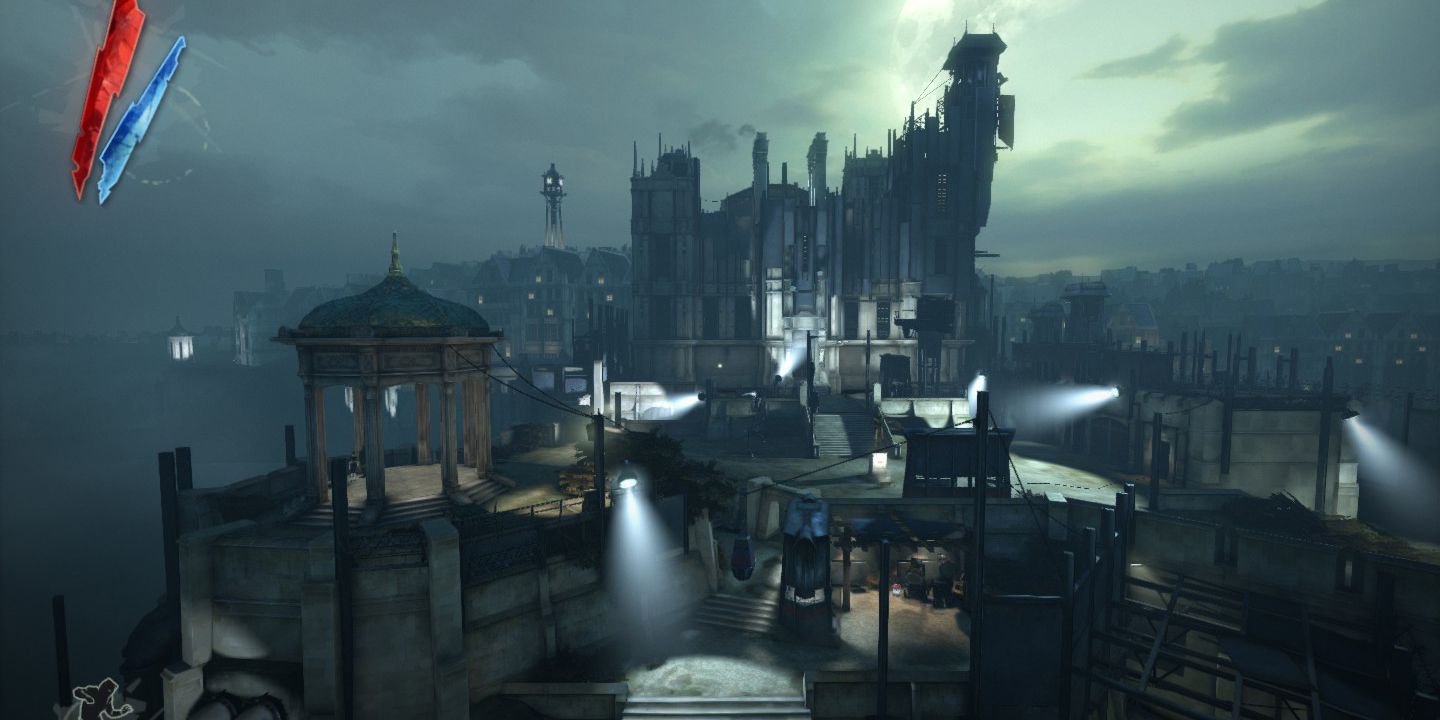This screenshot has width=1440, height=720.
Task: Click the staircase leading to the fortress entrance
Action: pos(840,430)
